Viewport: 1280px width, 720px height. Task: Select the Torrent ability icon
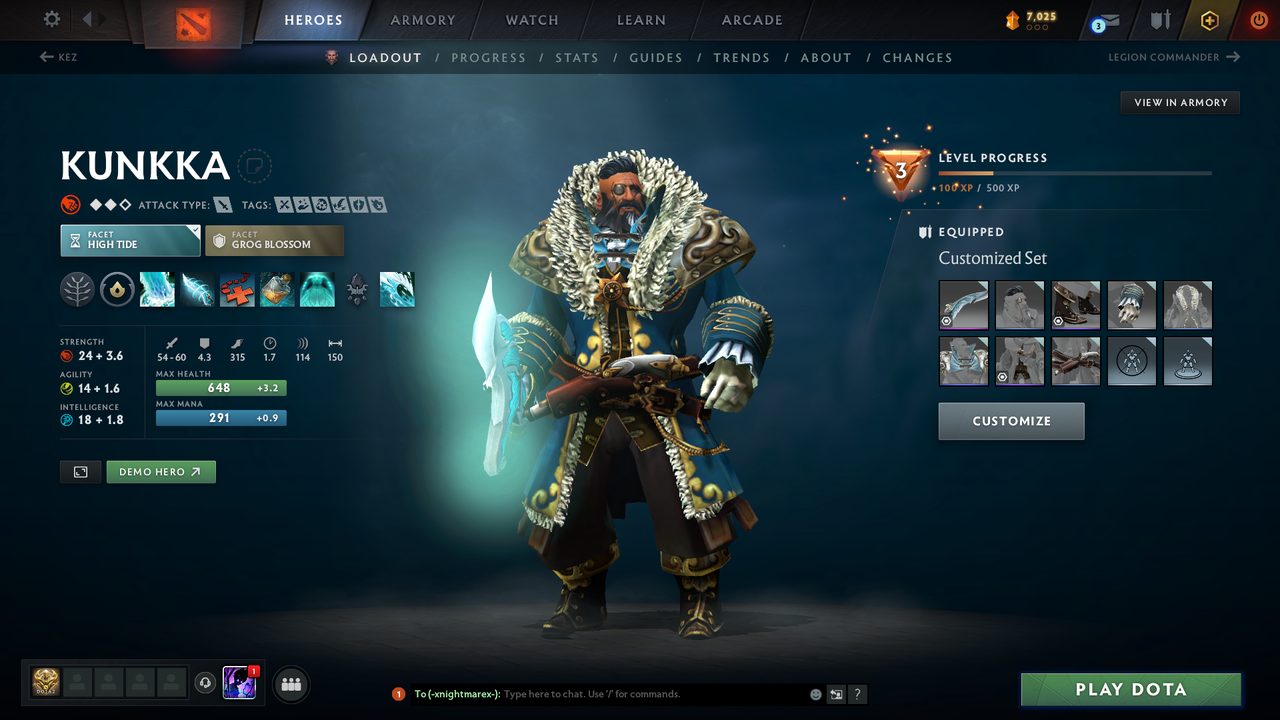point(157,289)
